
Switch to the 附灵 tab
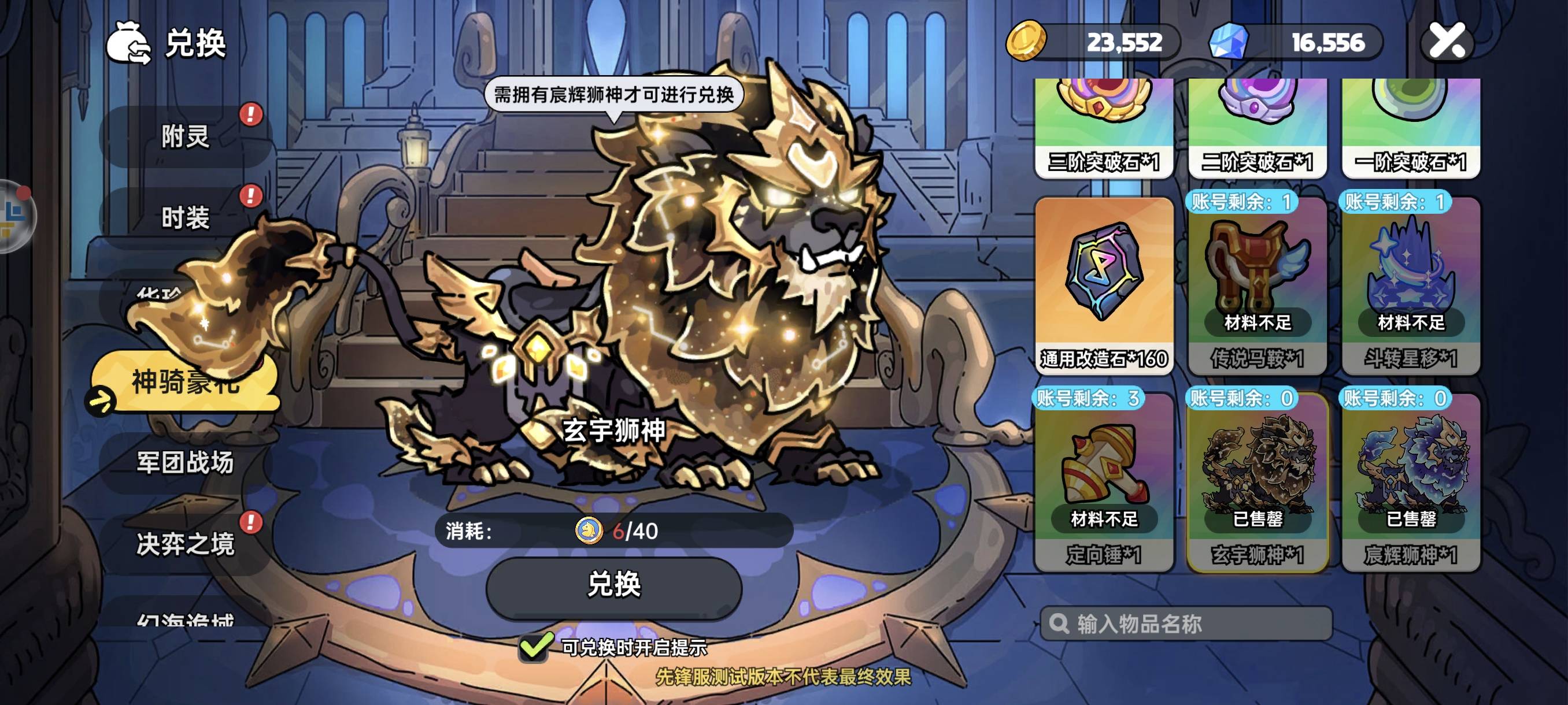click(x=185, y=136)
